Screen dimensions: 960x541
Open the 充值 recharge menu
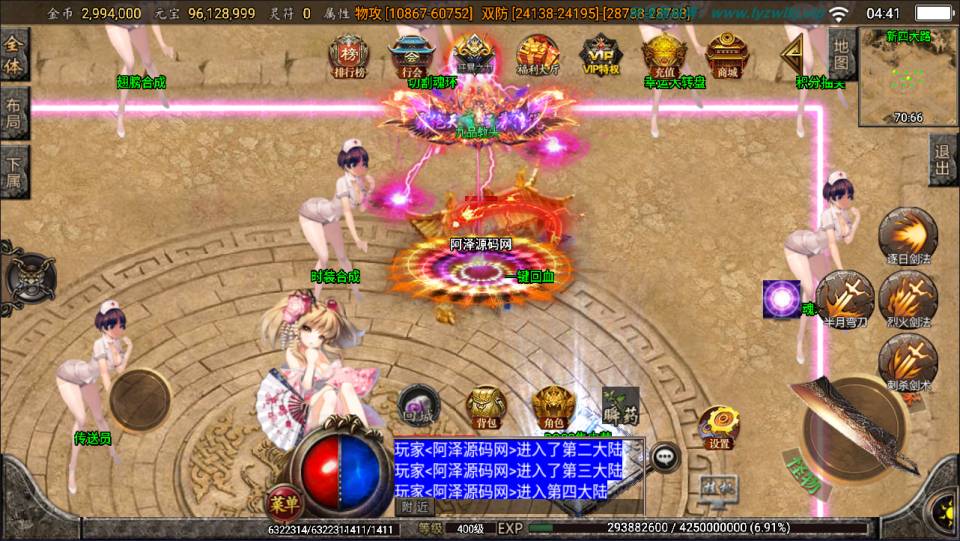pos(663,55)
